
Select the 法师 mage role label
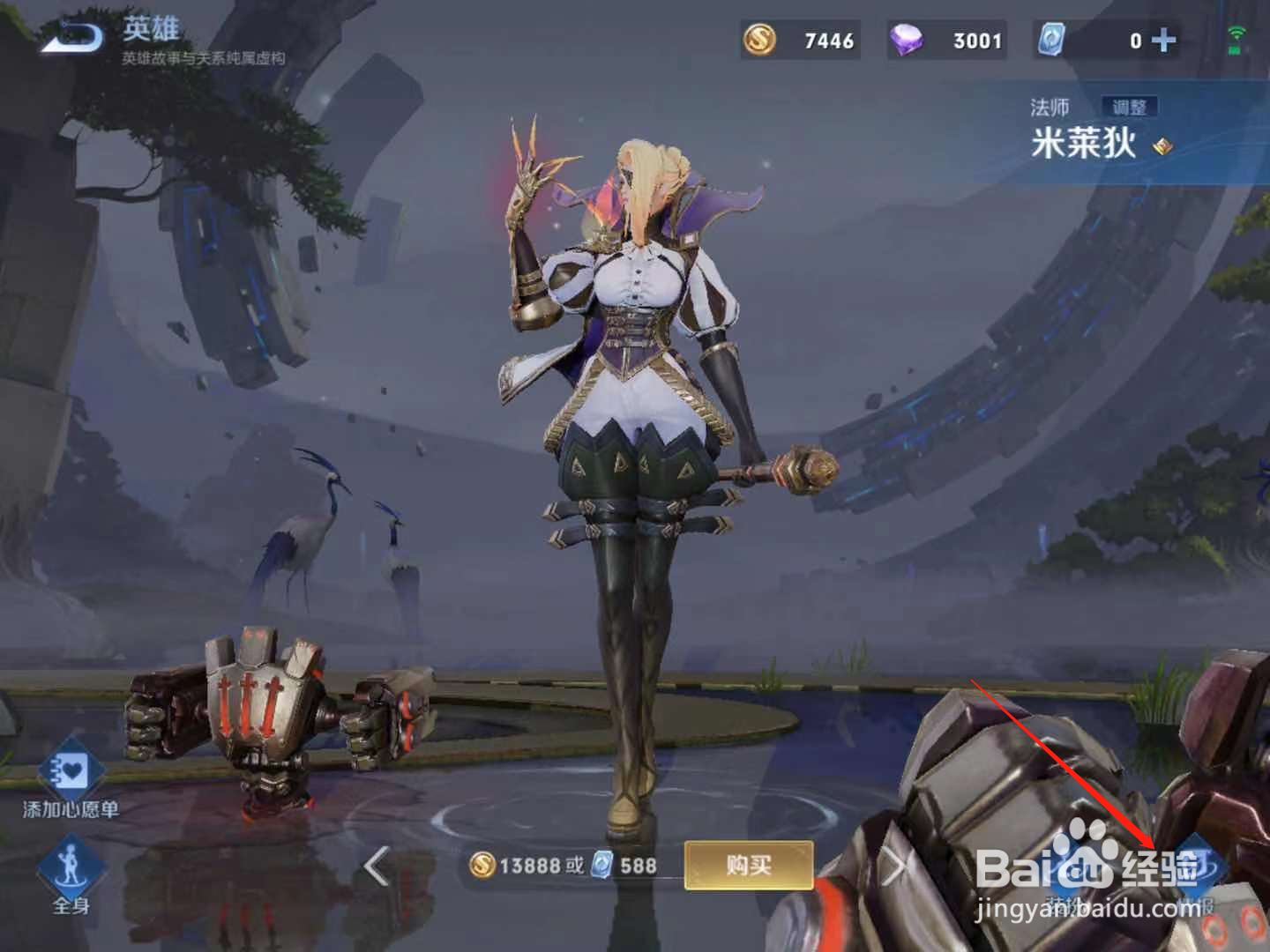[1050, 107]
